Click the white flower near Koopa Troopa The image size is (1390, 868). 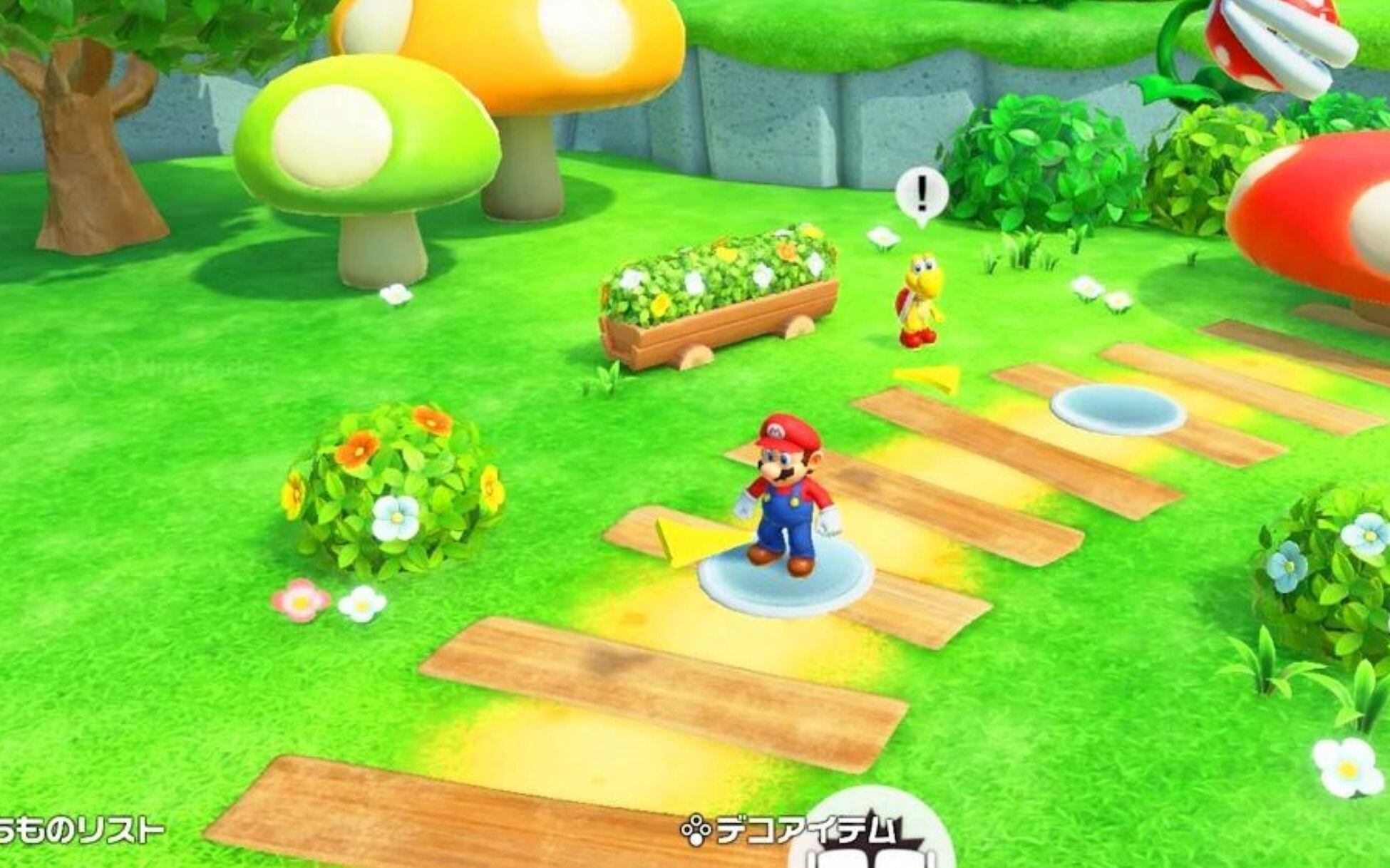(882, 235)
